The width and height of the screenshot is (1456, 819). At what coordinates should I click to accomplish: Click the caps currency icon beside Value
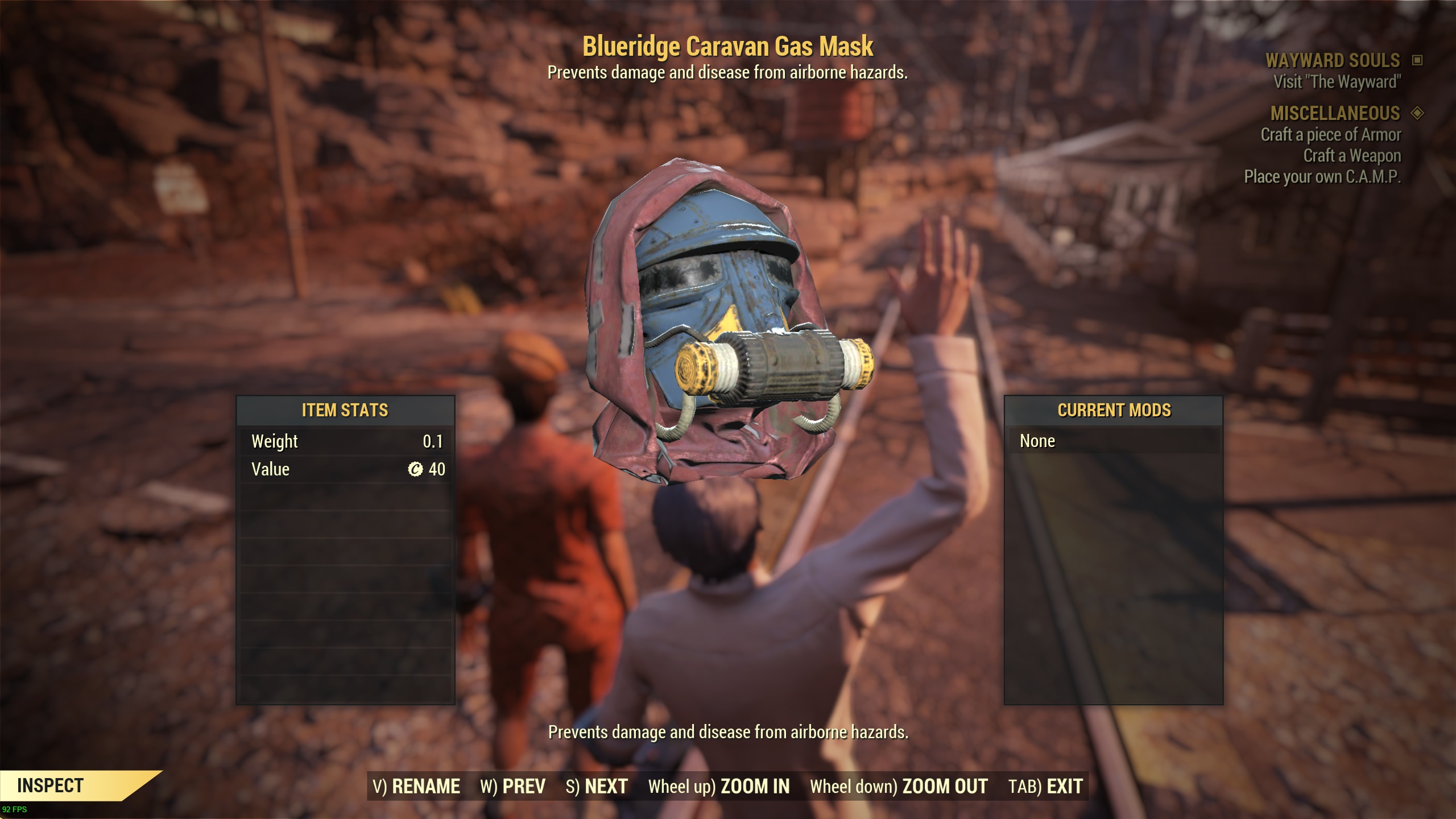click(x=420, y=469)
